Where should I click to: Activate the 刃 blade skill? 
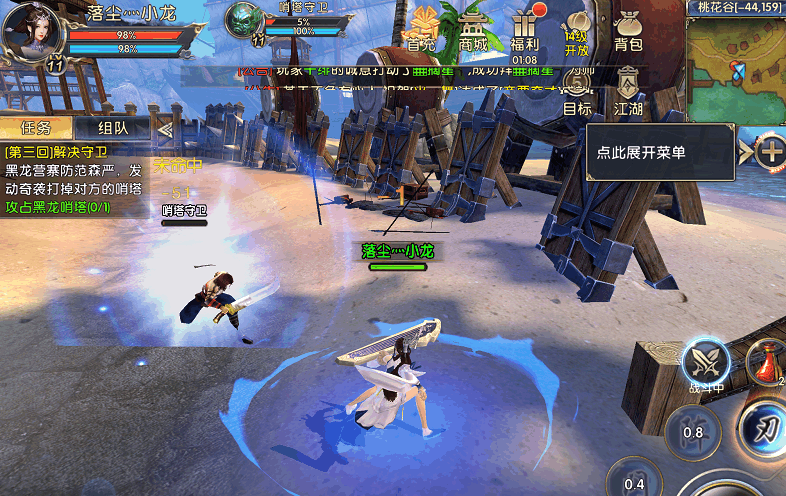click(765, 428)
